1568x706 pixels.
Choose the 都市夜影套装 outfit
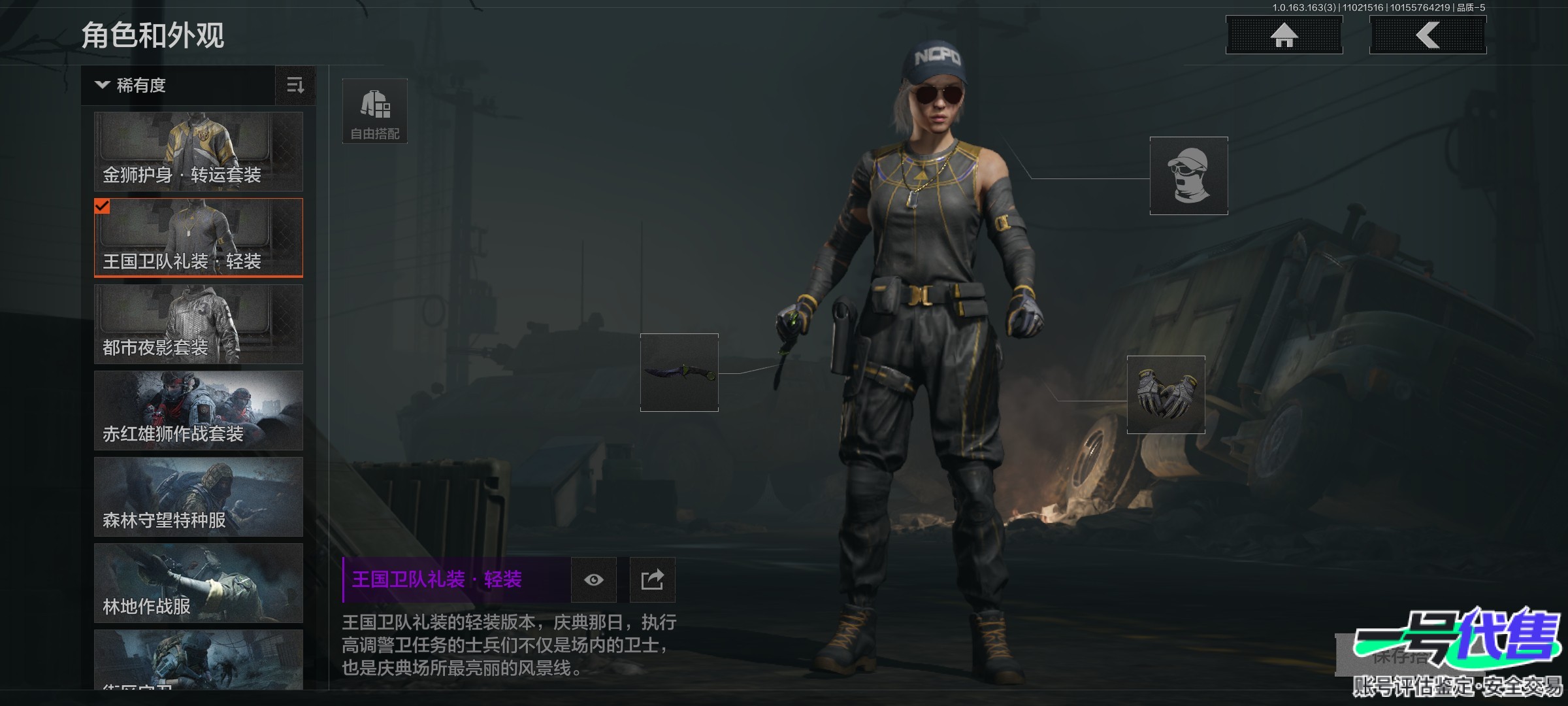(199, 324)
